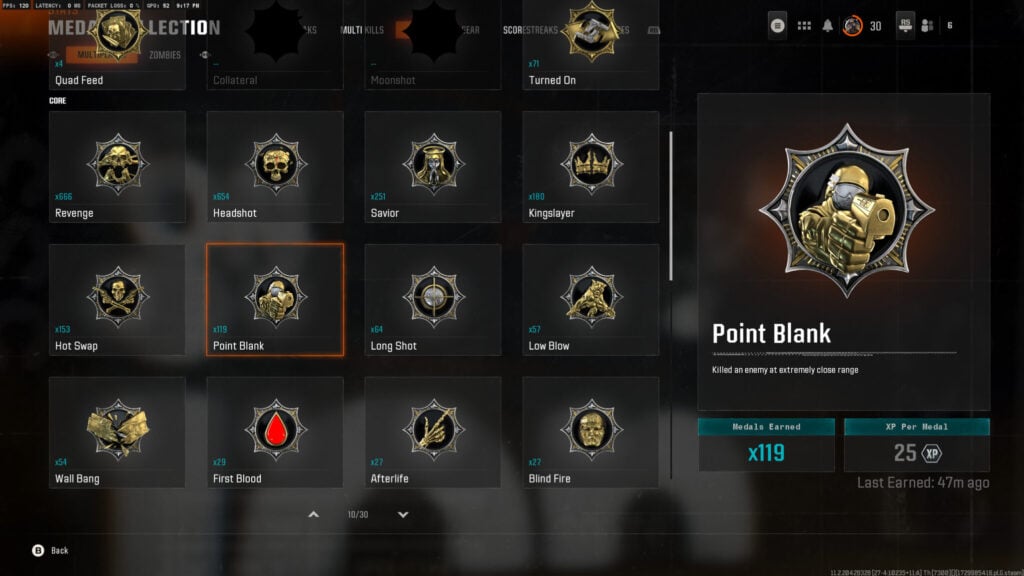
Task: Select the Revenge medal tile
Action: [x=117, y=166]
